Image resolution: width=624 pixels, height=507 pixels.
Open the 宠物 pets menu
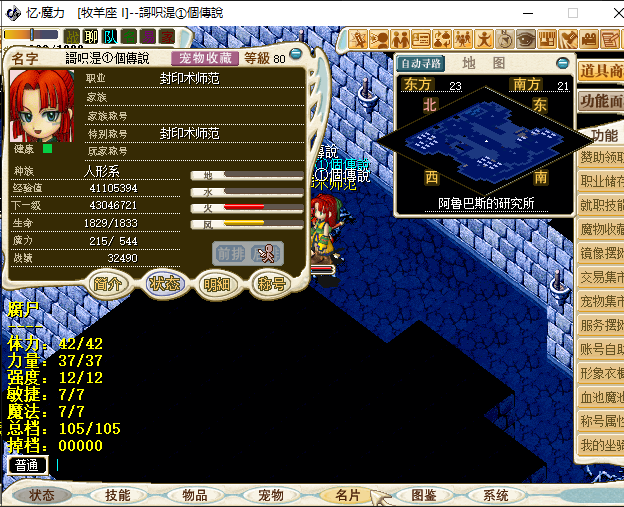pyautogui.click(x=271, y=495)
